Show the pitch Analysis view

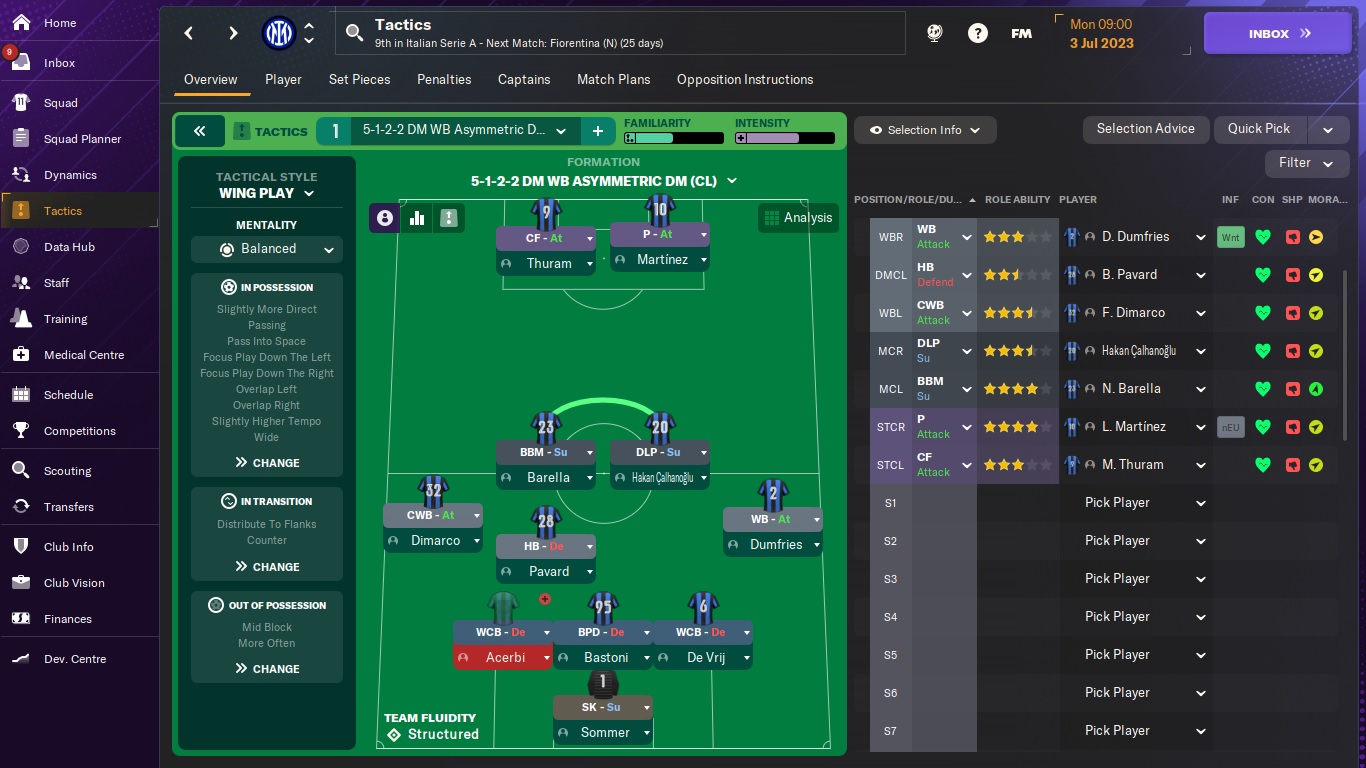tap(797, 218)
